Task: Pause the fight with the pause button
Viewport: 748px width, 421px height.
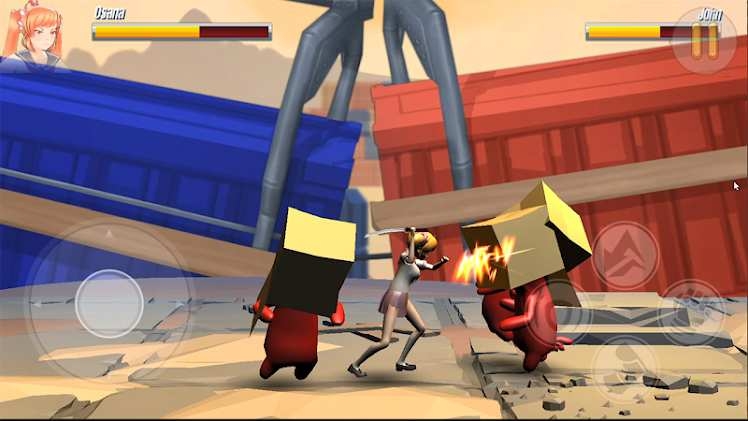Action: tap(704, 41)
